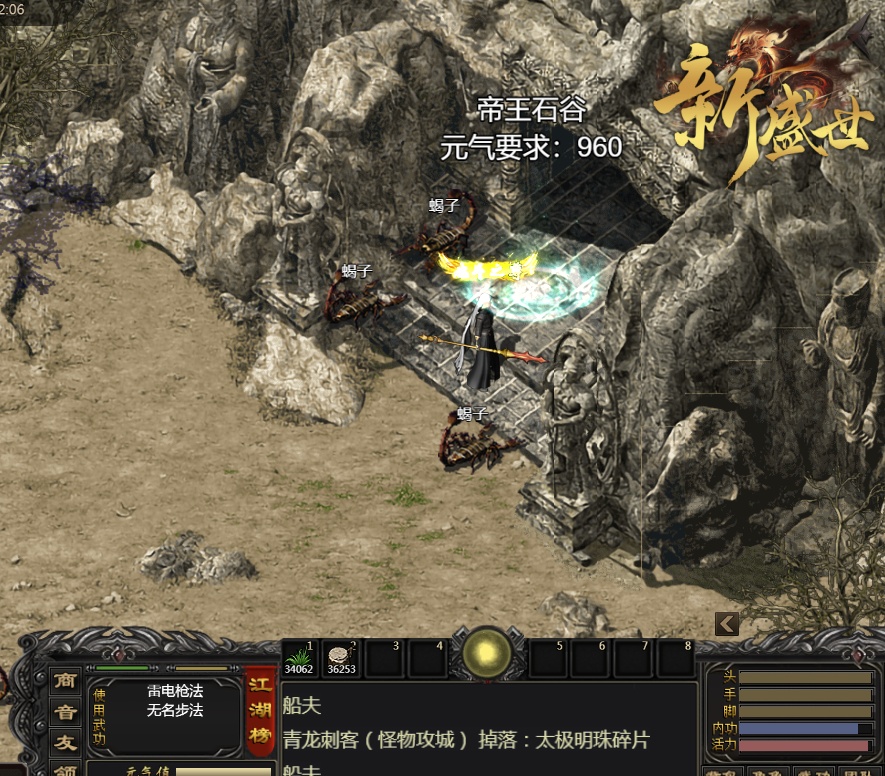Select the 无名步法 footwork entry
Viewport: 885px width, 776px height.
tap(175, 710)
